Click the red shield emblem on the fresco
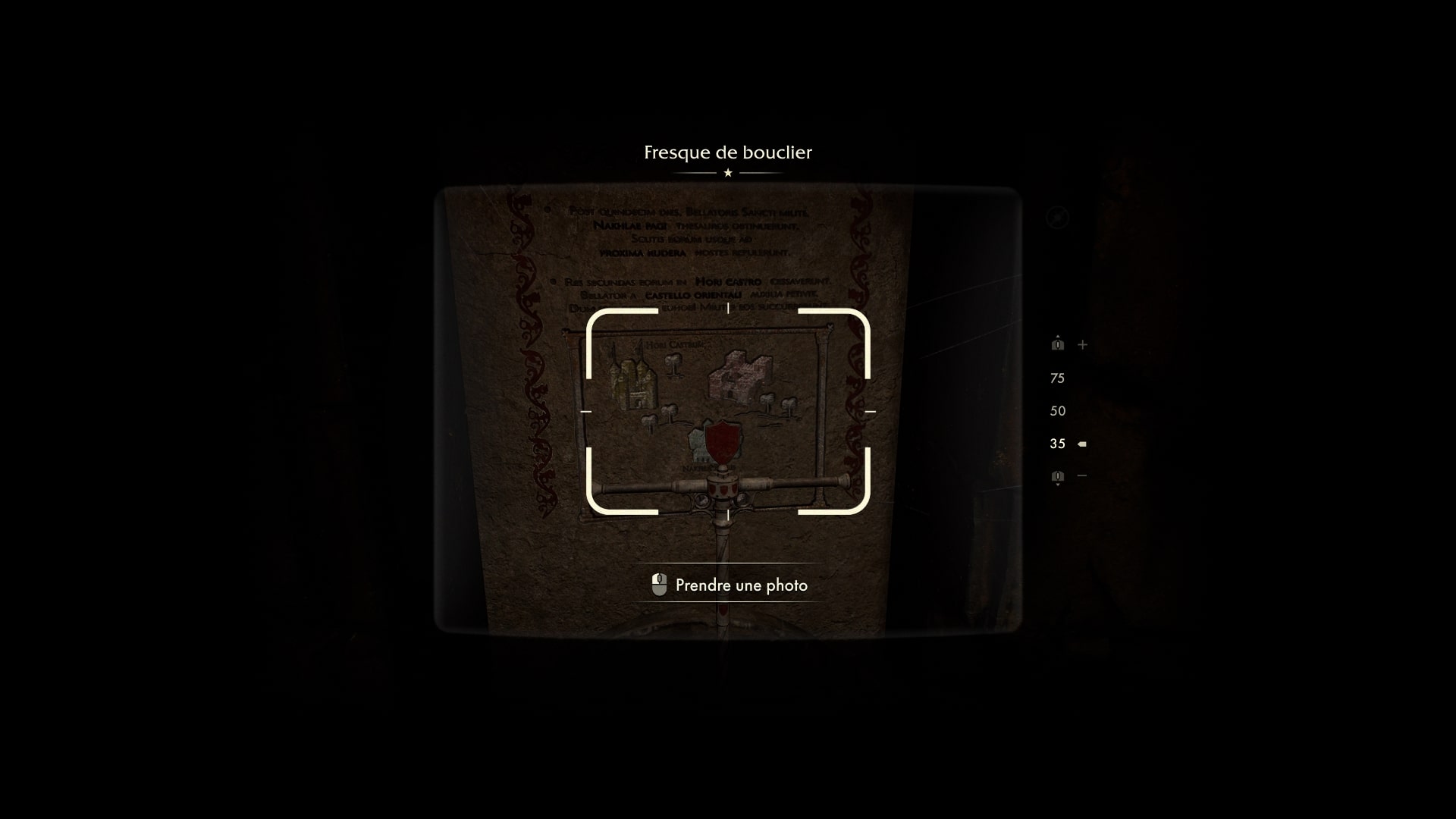This screenshot has height=819, width=1456. (x=723, y=444)
